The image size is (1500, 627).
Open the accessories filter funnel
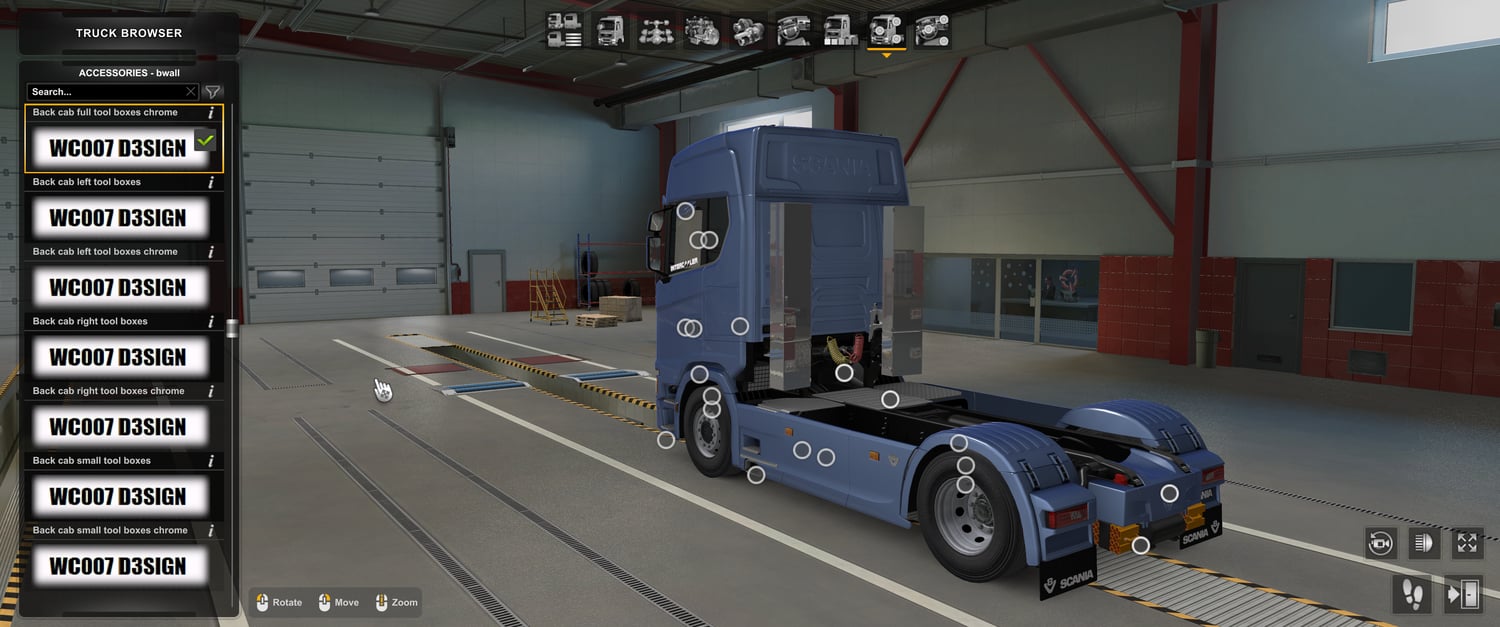click(x=213, y=92)
